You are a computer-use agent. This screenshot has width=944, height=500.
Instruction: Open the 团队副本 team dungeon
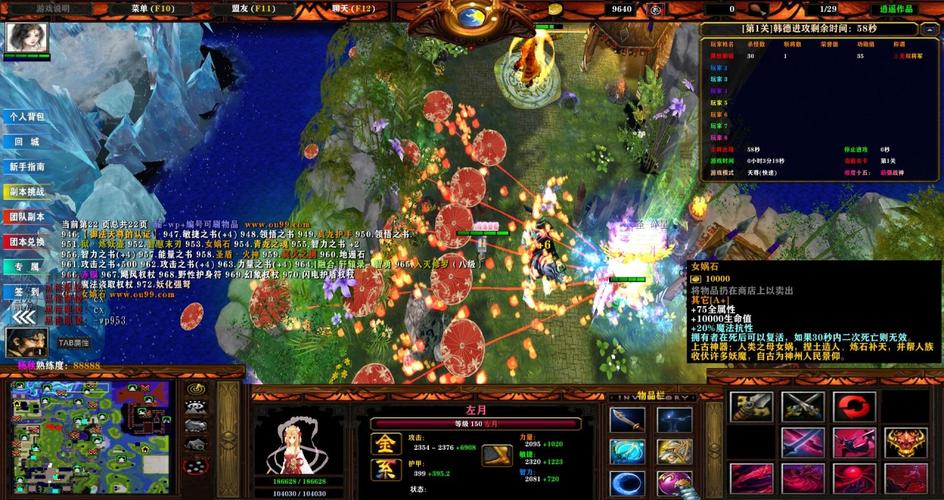(28, 217)
